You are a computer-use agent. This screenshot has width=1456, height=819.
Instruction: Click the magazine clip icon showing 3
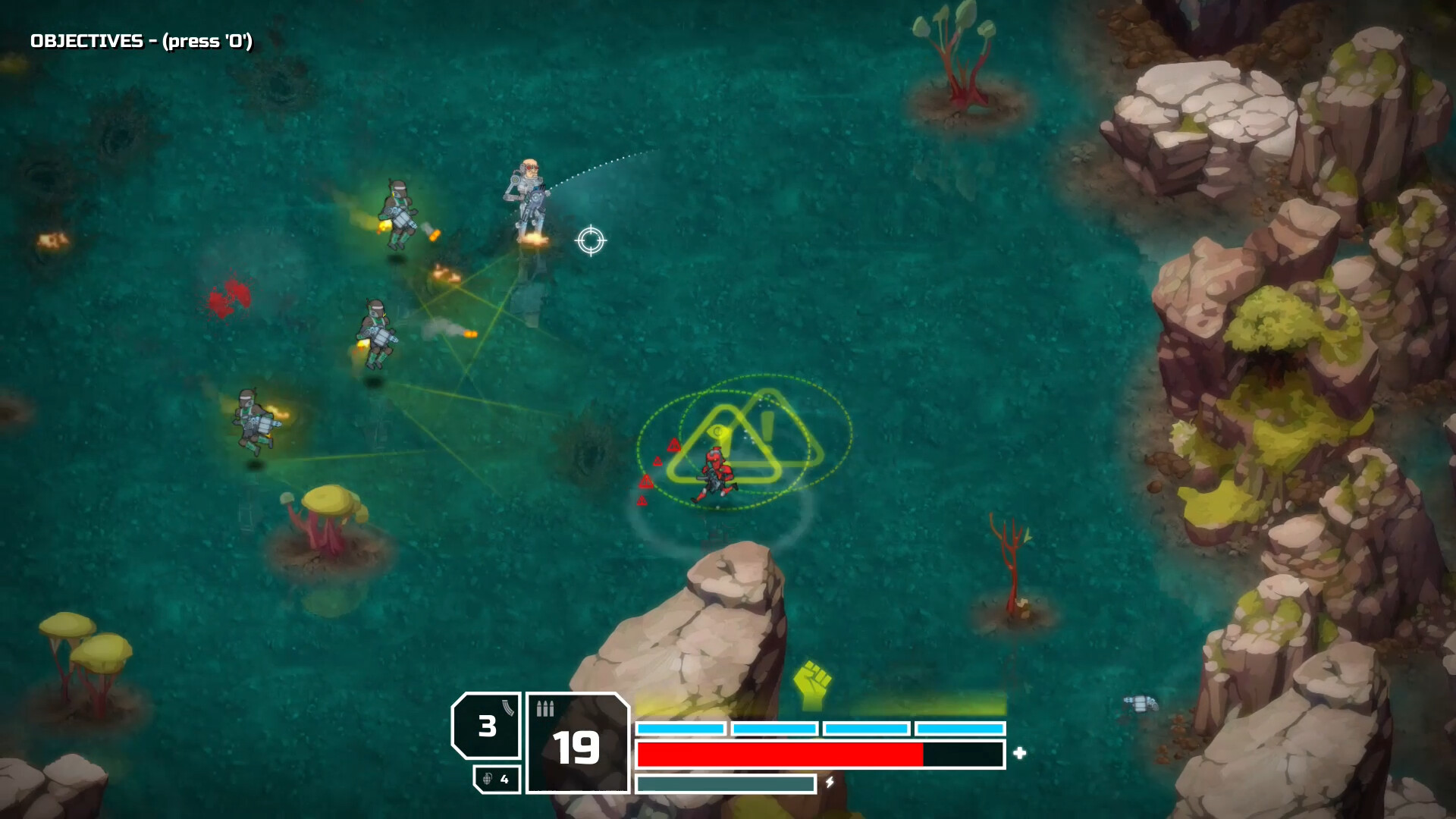pos(508,708)
